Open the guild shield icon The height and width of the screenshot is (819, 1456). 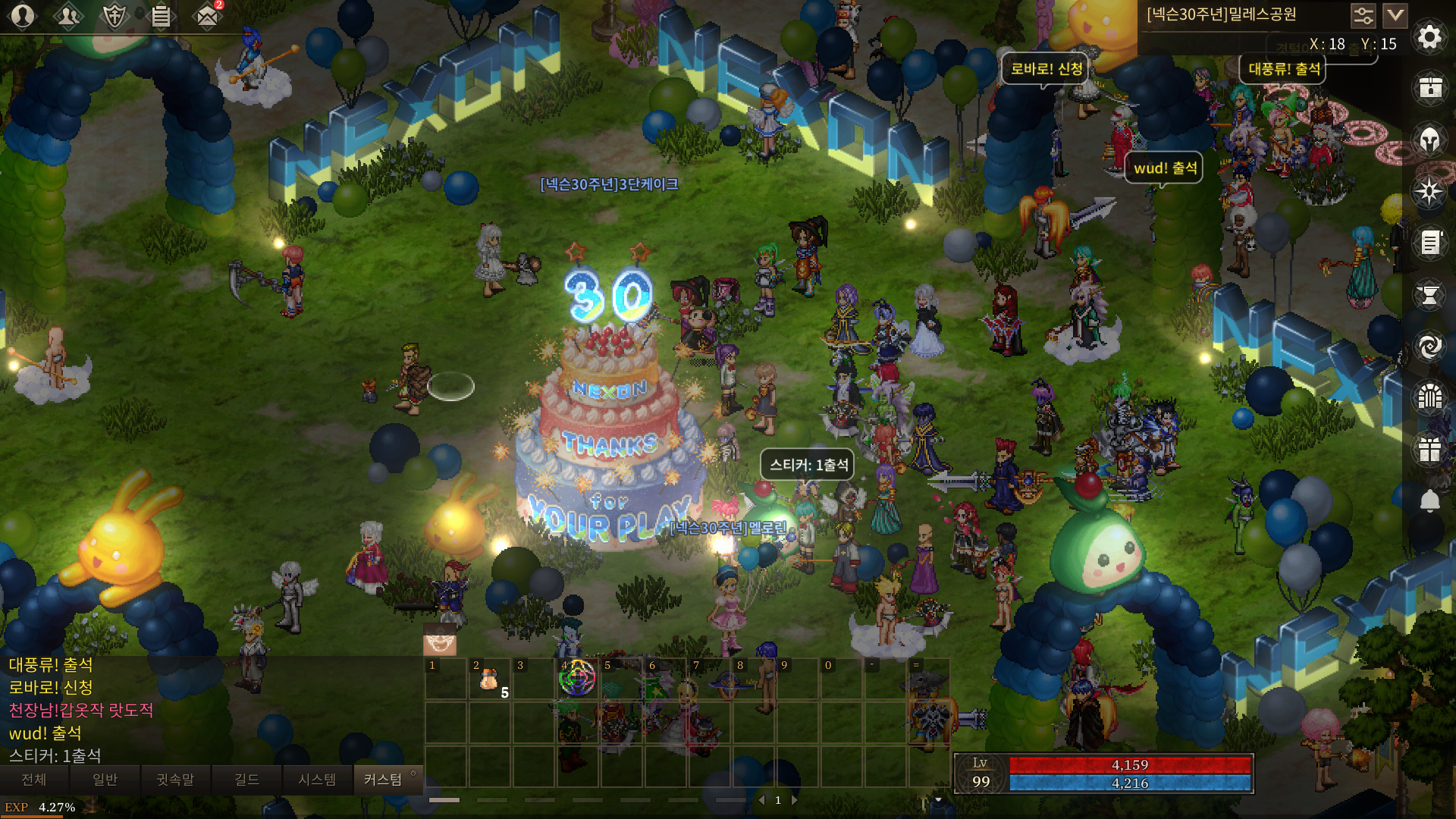(115, 16)
